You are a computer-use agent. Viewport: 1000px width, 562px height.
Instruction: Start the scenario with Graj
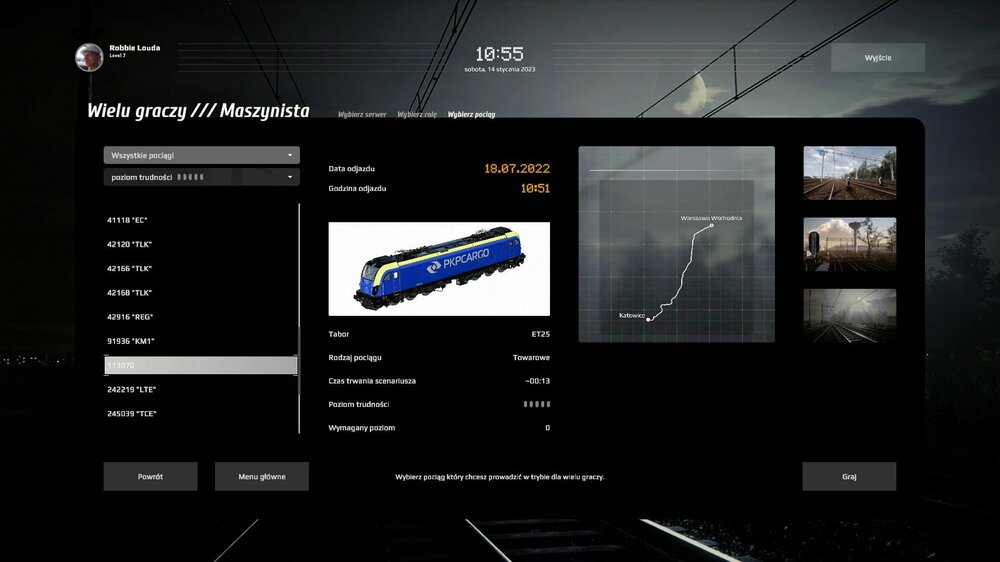coord(849,476)
